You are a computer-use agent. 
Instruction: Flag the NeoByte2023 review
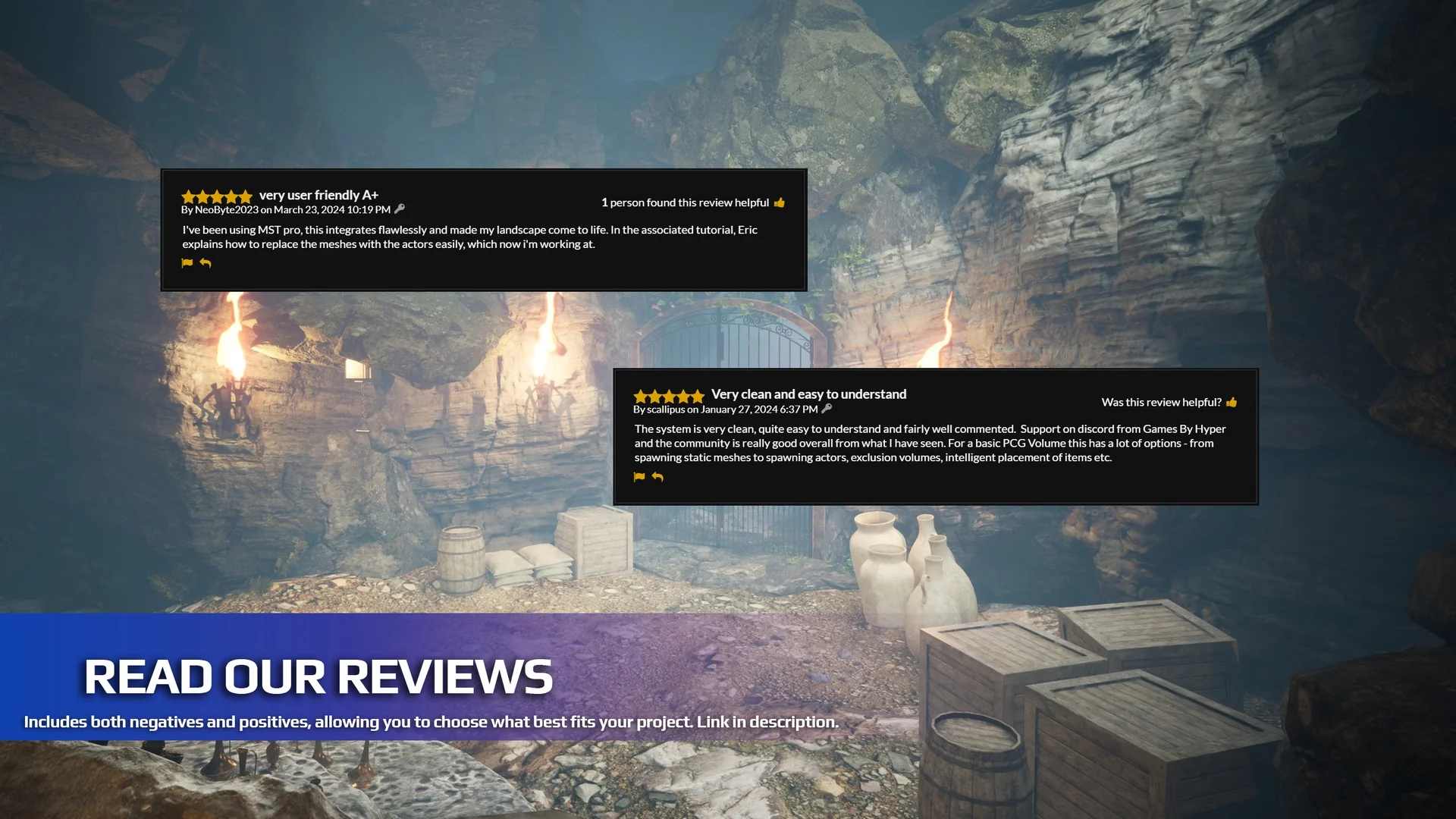tap(187, 263)
